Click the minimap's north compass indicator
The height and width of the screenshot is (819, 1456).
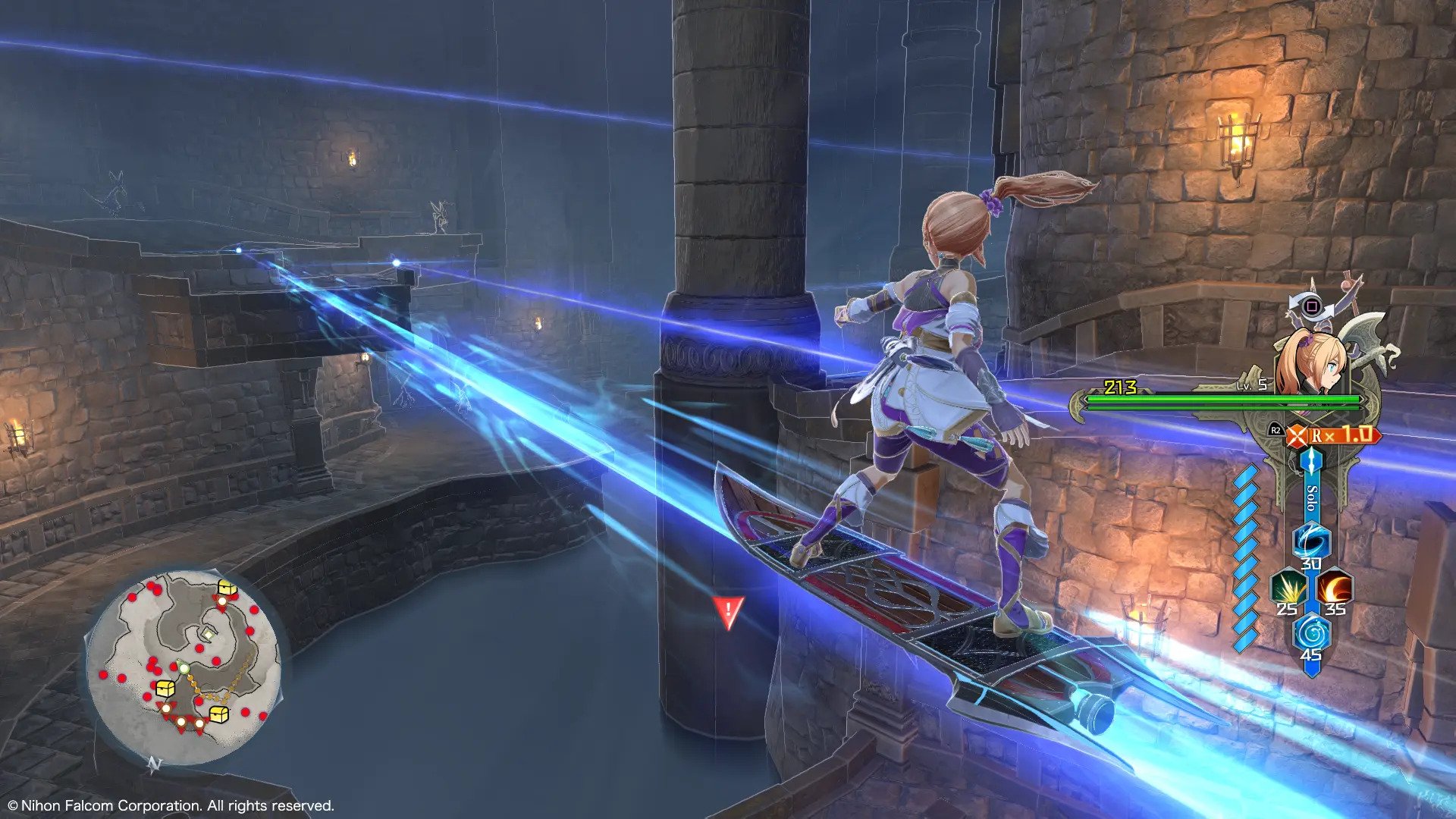click(x=155, y=764)
